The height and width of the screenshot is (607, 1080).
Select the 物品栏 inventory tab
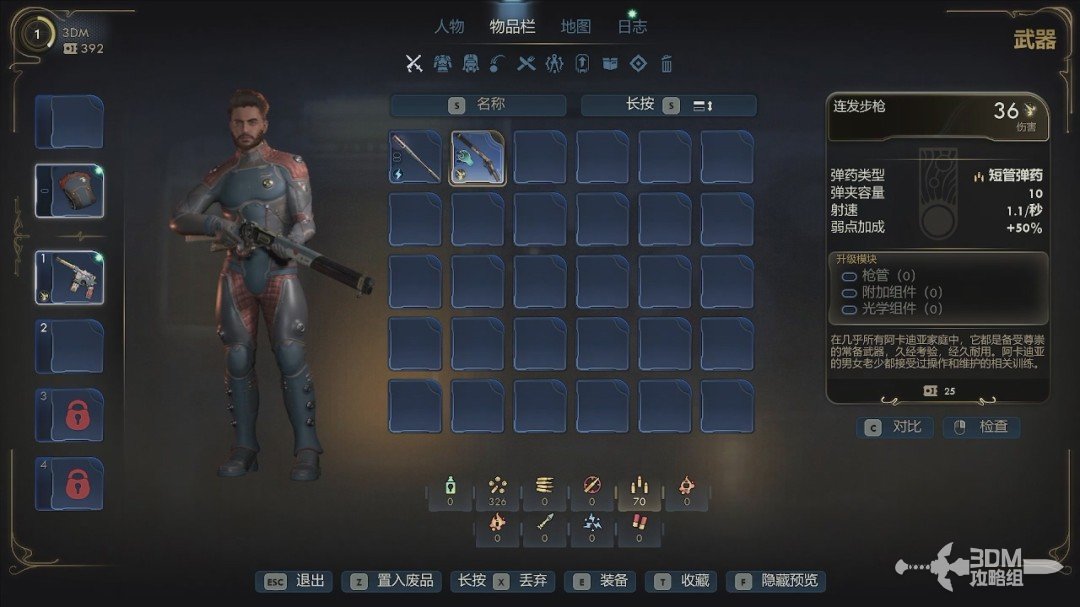pyautogui.click(x=512, y=27)
